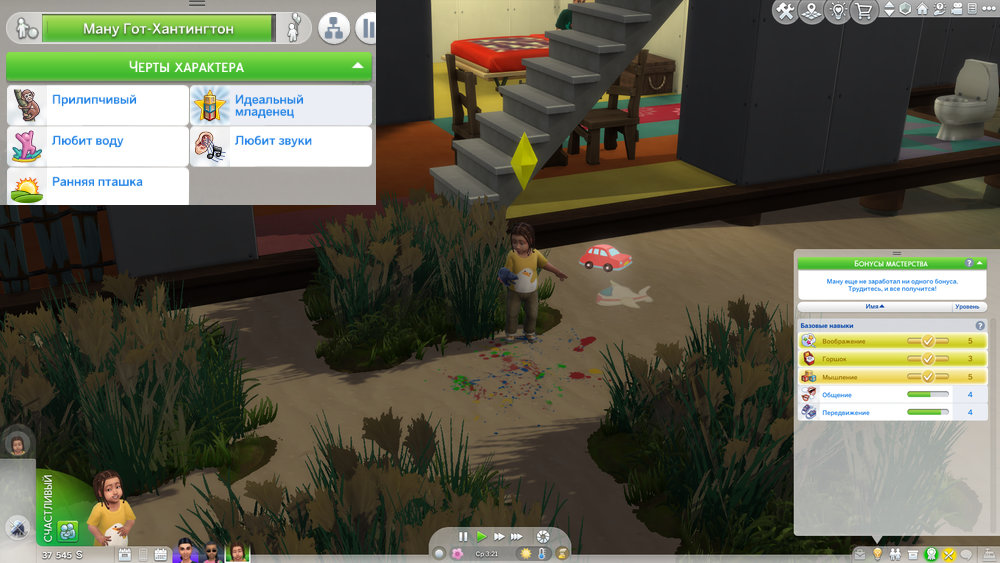Set game to normal play speed

tap(481, 536)
